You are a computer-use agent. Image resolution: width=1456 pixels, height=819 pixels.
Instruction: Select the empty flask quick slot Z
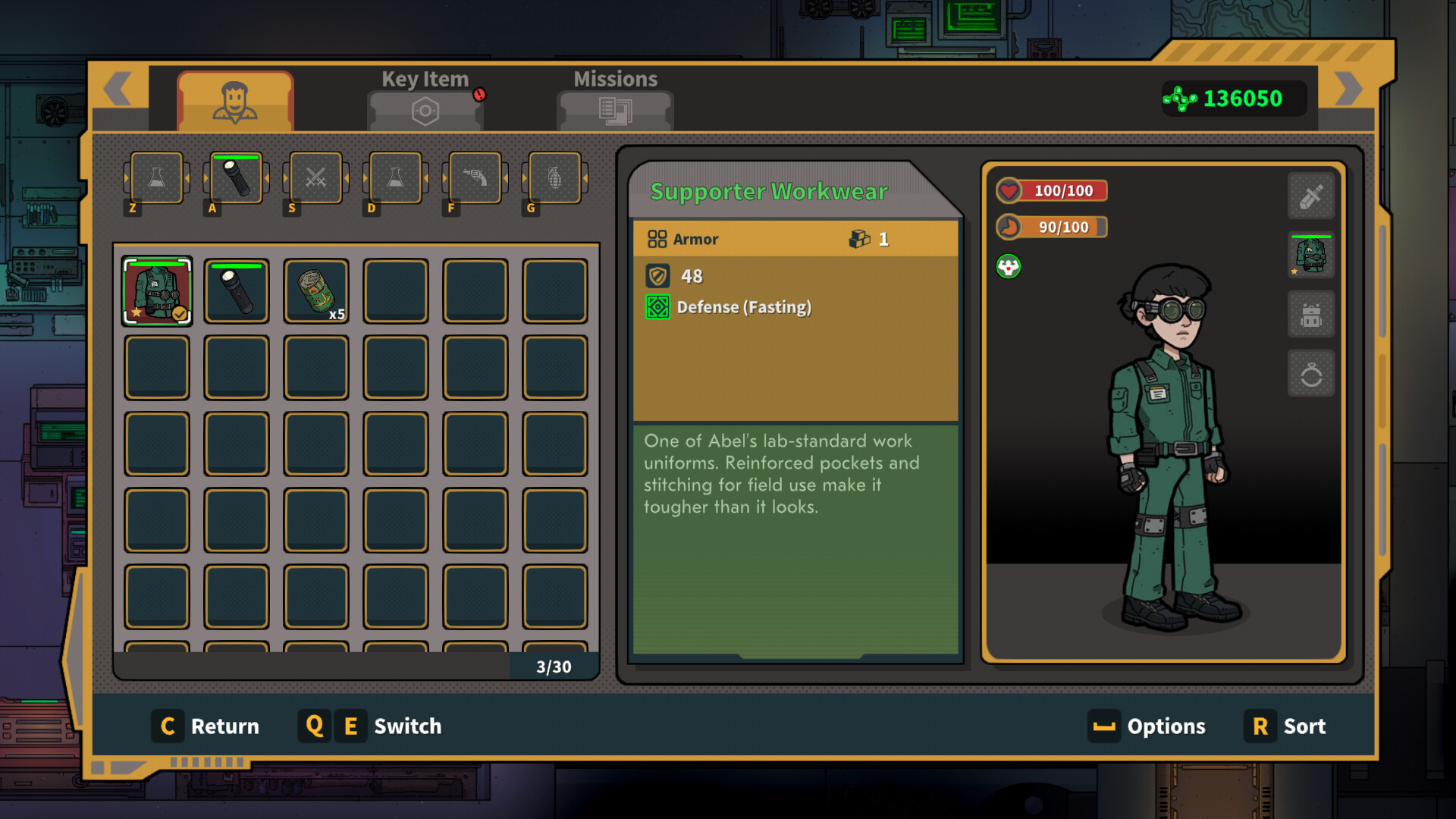coord(157,178)
